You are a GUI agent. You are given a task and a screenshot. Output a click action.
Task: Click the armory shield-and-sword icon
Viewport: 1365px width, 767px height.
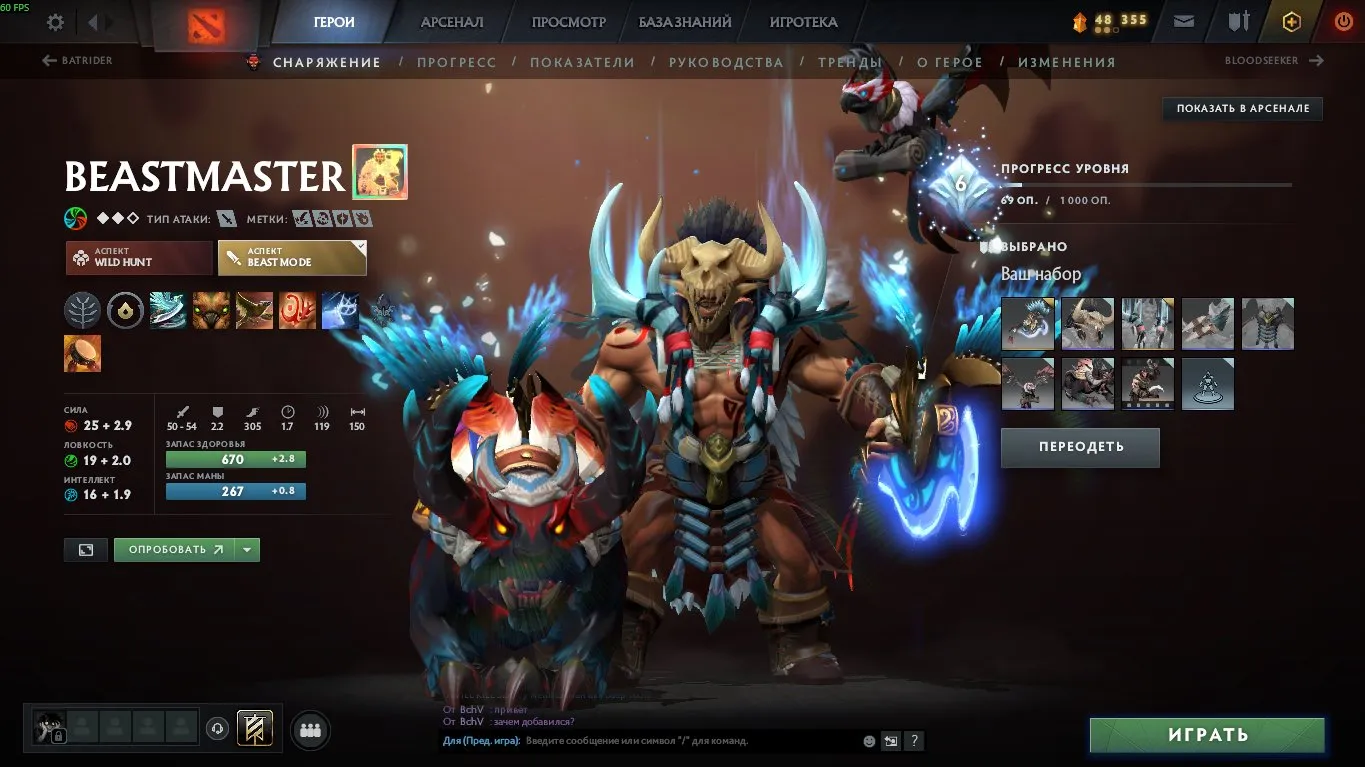pyautogui.click(x=1239, y=21)
